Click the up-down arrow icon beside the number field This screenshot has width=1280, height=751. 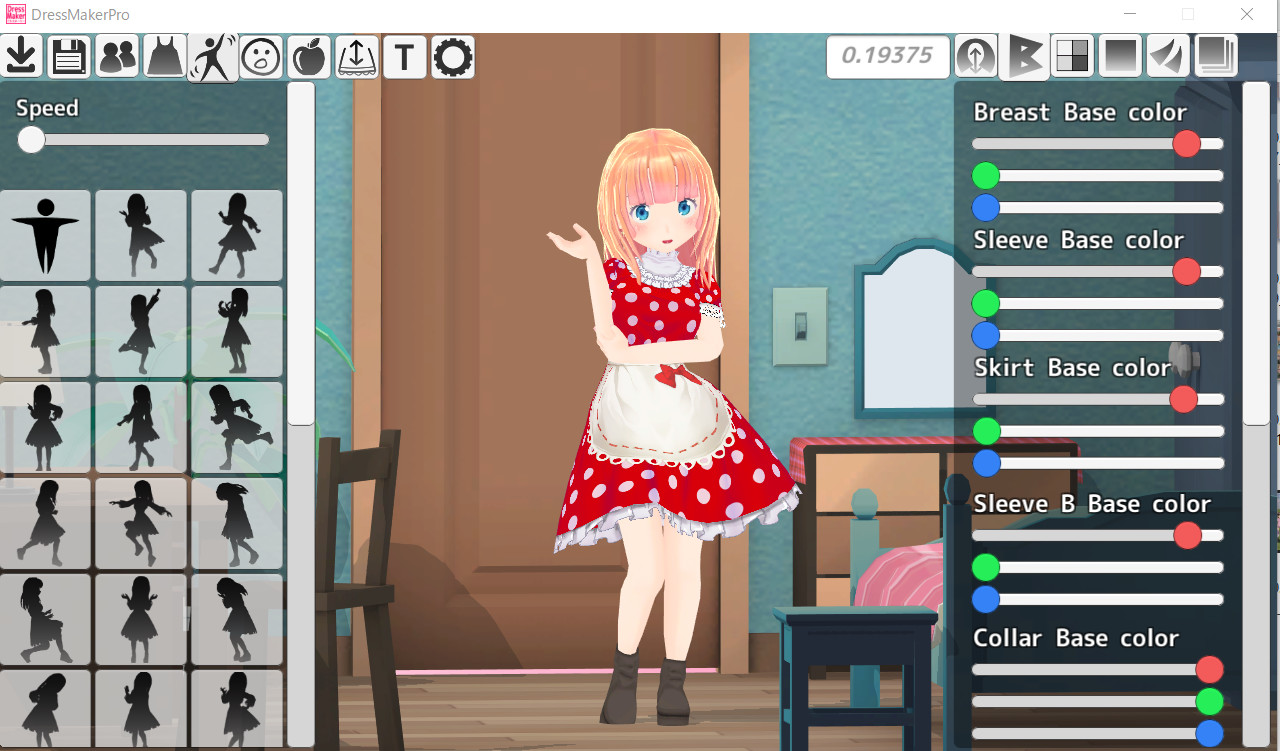[975, 57]
